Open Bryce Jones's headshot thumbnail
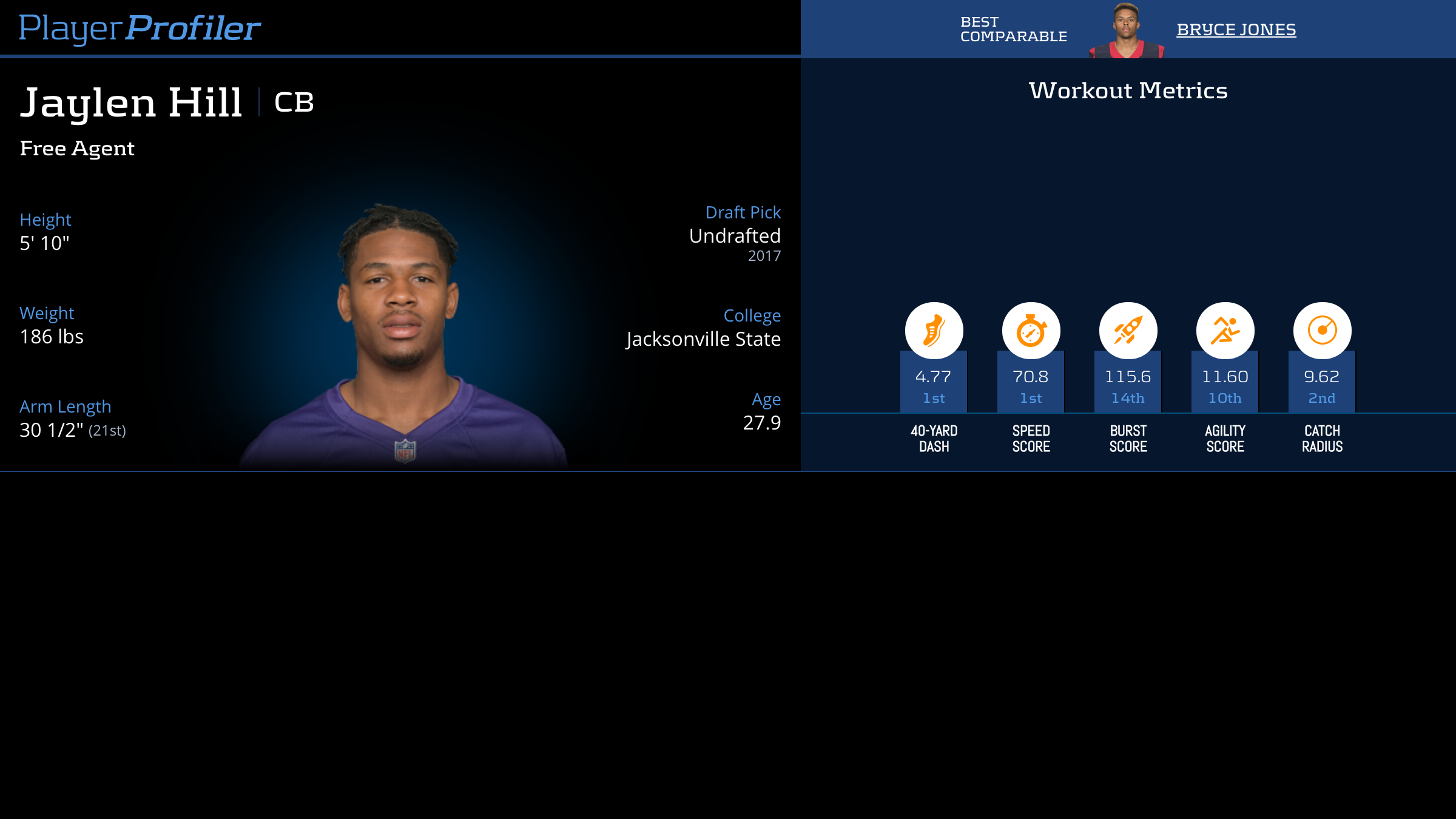Viewport: 1456px width, 819px height. tap(1127, 31)
